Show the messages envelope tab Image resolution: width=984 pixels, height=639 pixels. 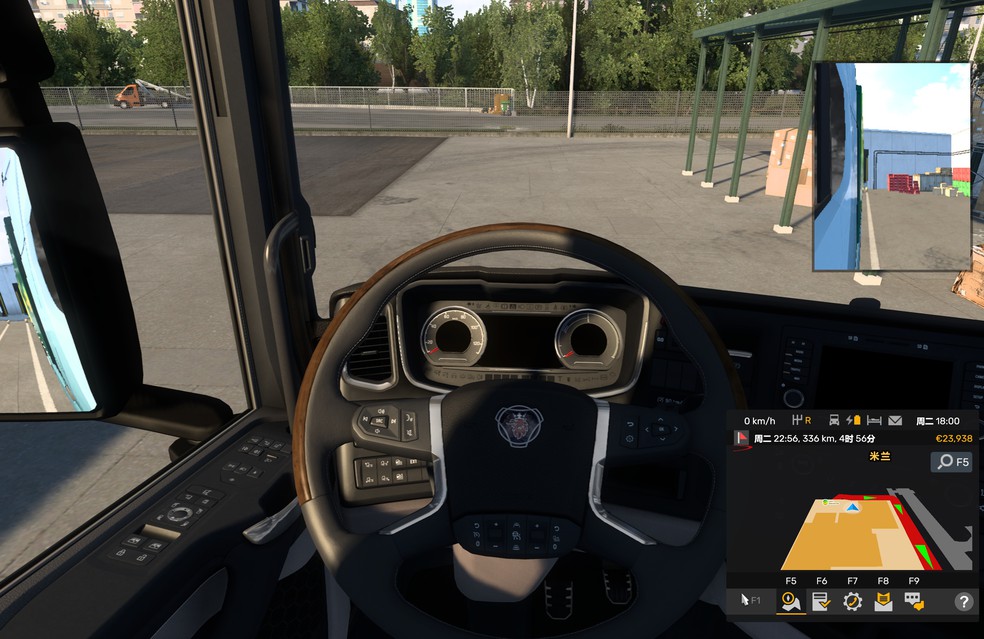point(883,601)
